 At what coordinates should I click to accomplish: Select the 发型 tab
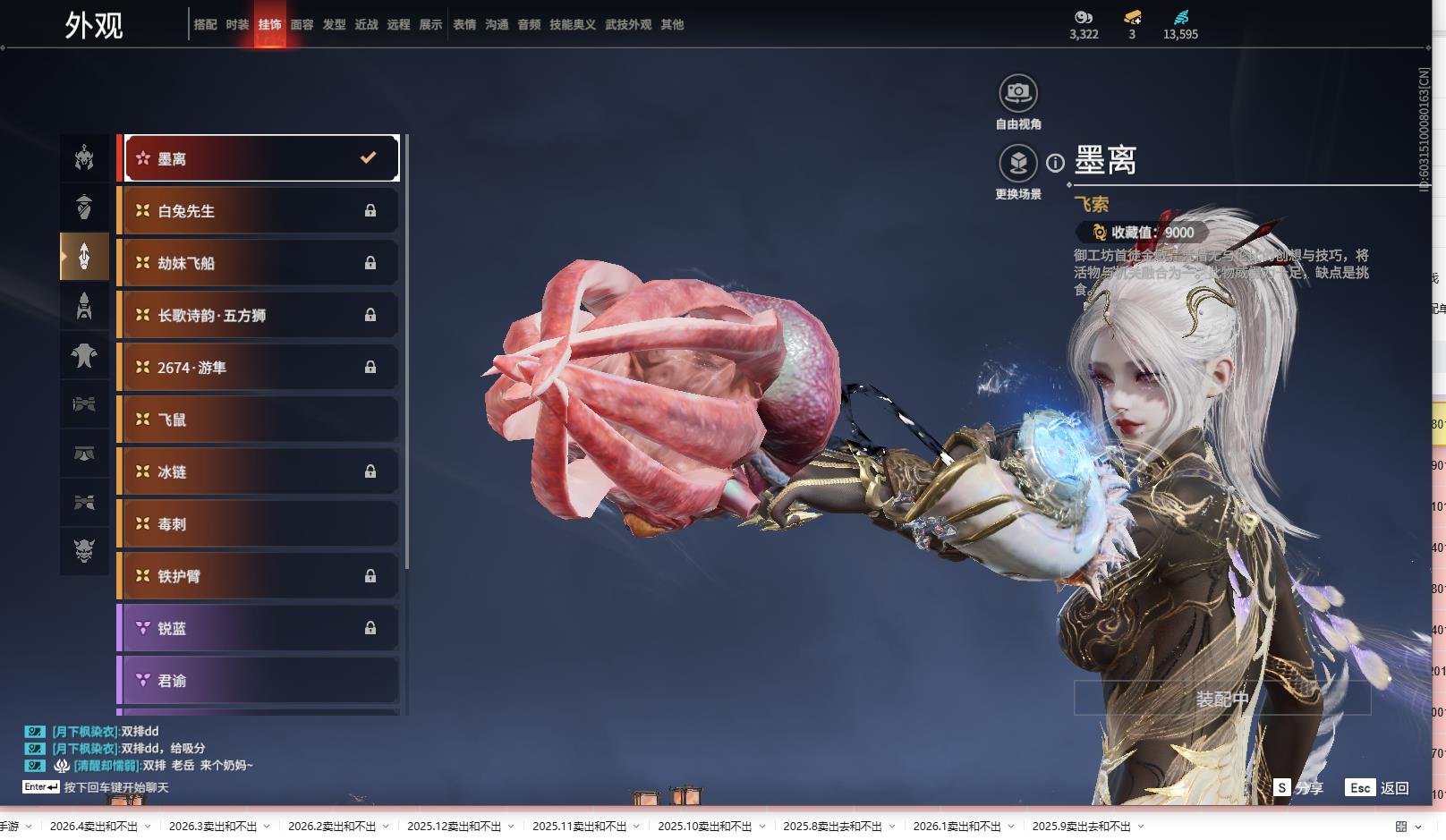tap(334, 25)
